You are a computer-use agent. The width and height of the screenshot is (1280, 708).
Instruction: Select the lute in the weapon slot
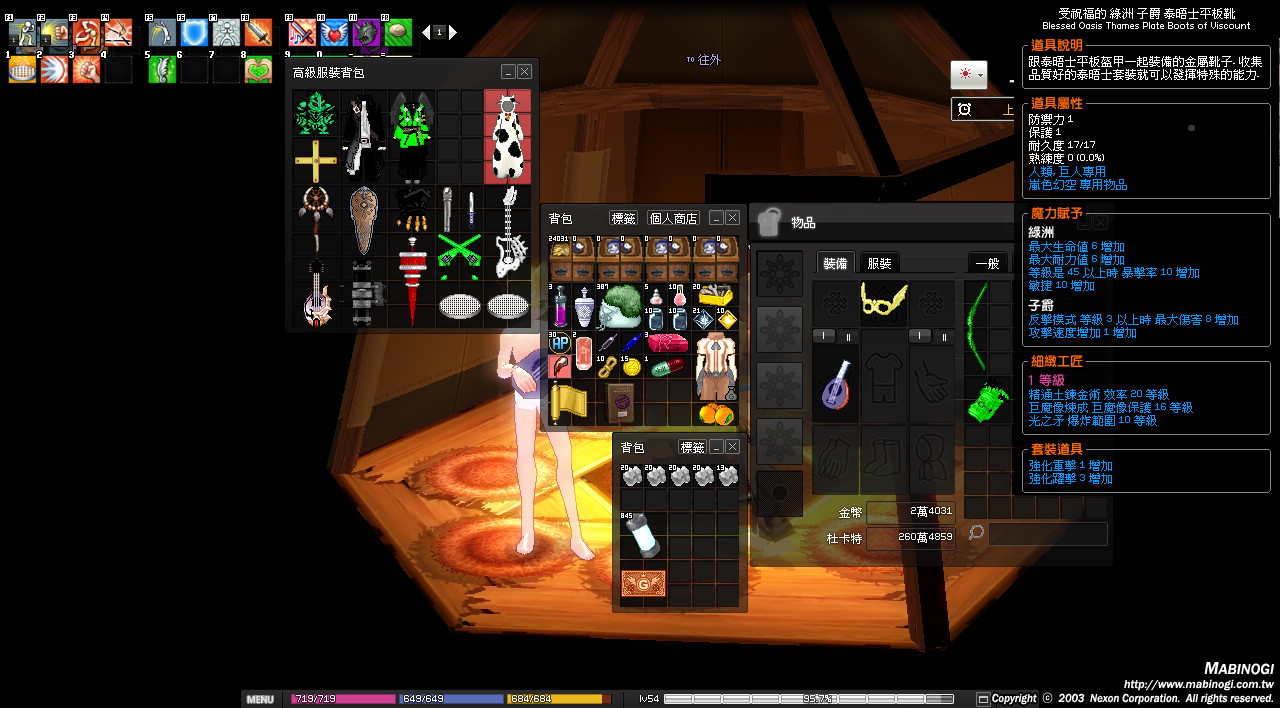tap(835, 384)
